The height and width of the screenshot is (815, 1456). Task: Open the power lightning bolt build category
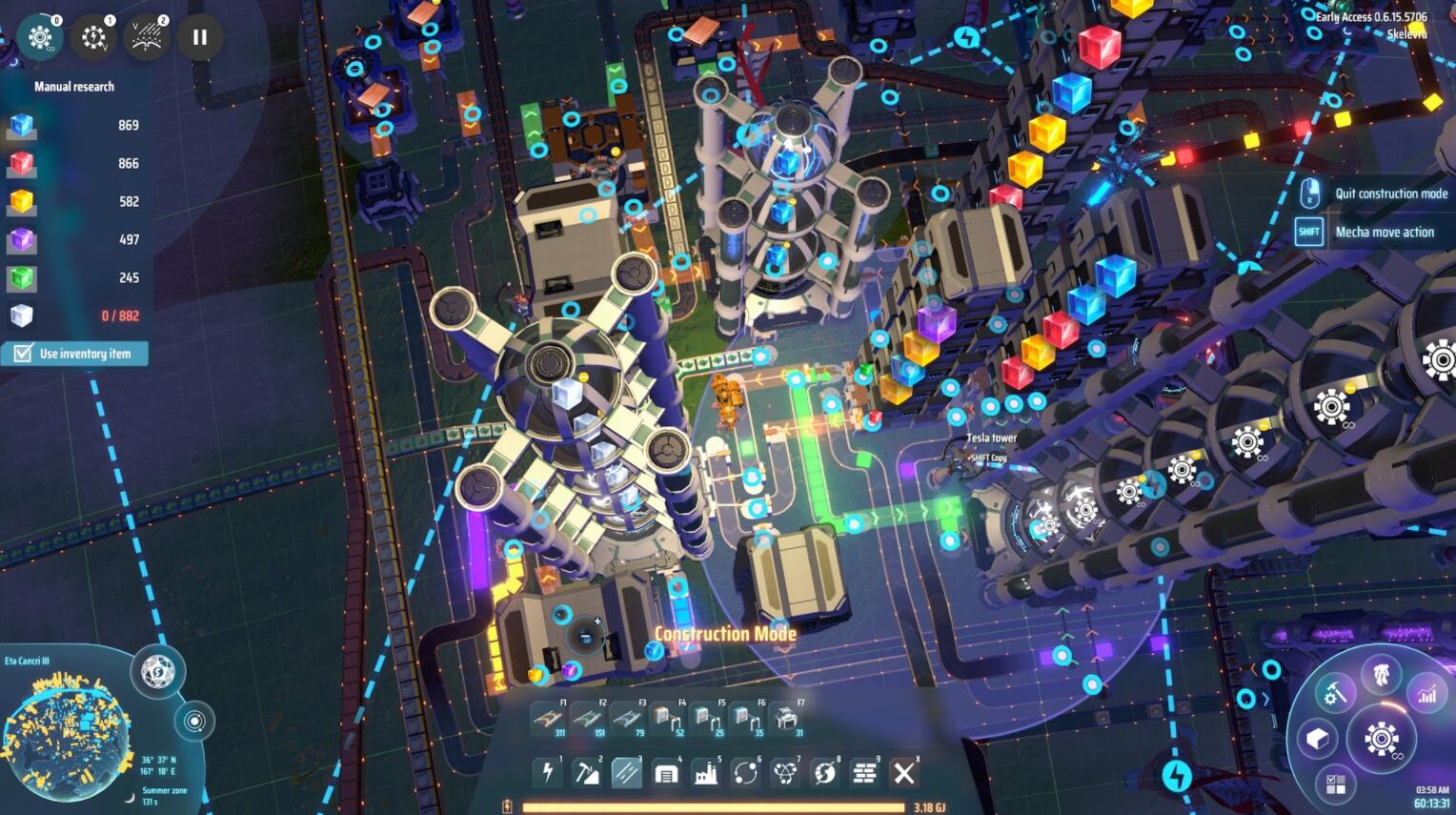tap(548, 772)
